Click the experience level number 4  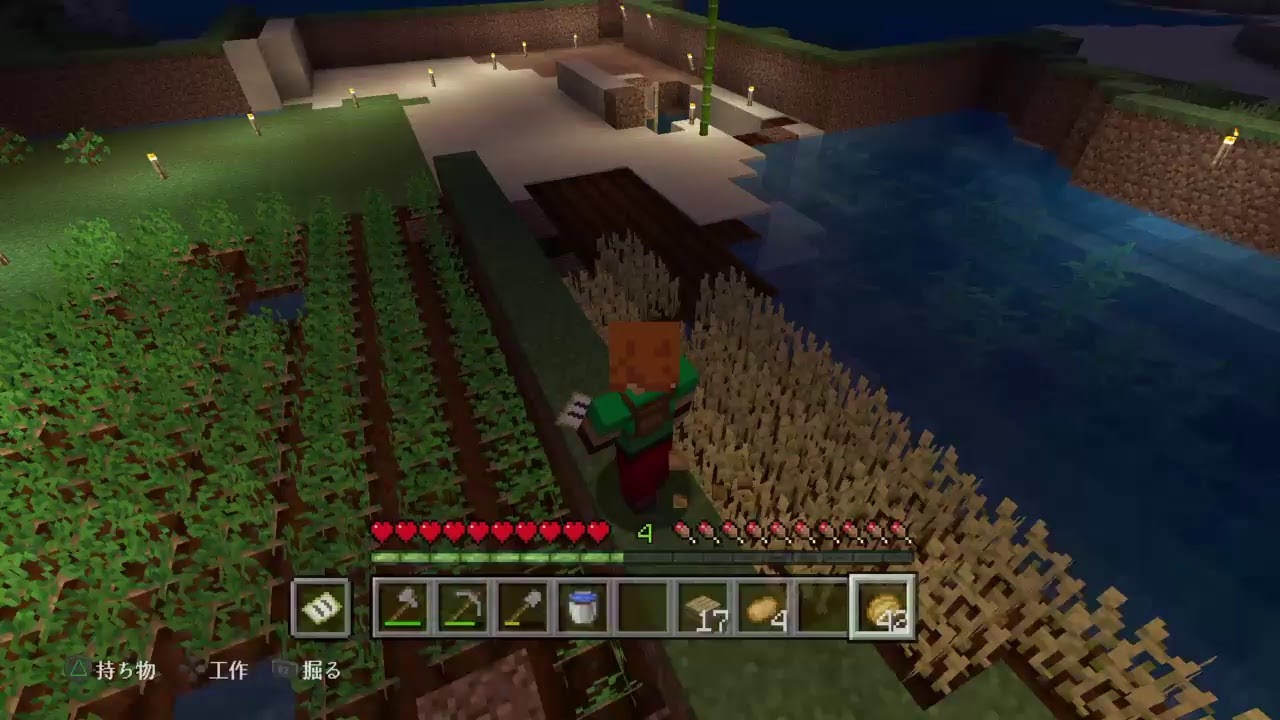(x=645, y=532)
